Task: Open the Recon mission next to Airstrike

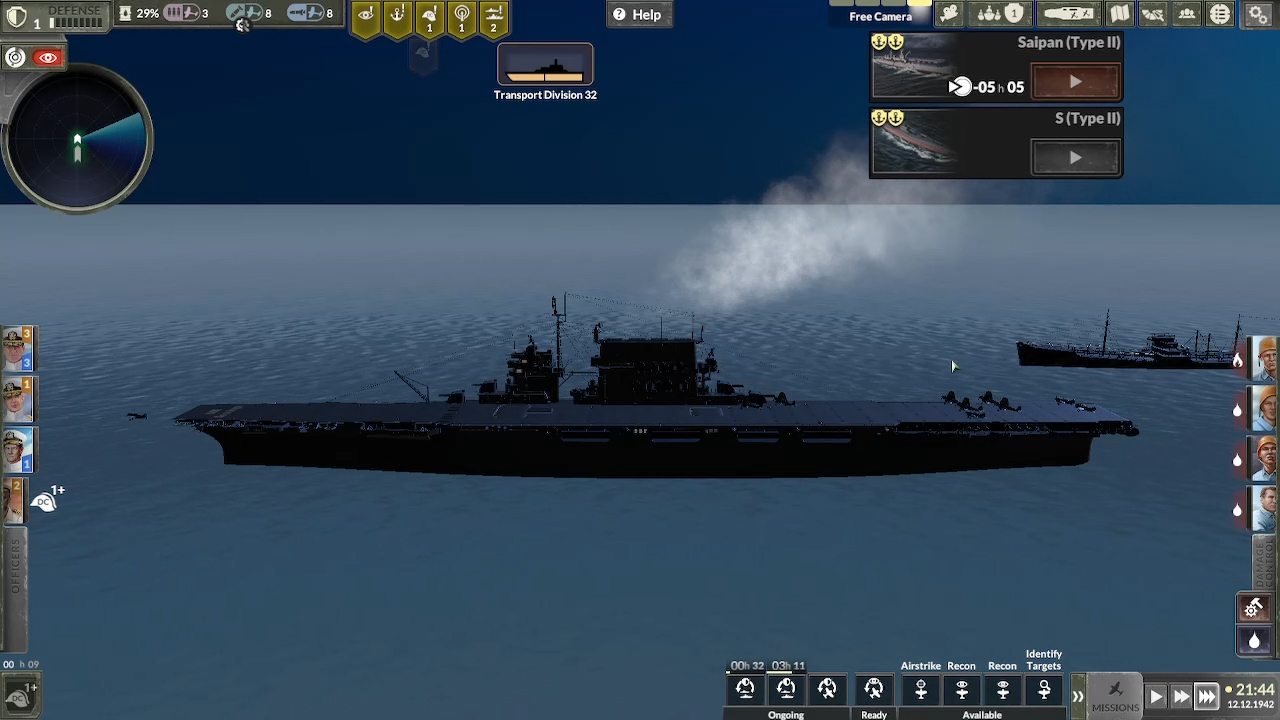Action: tap(961, 690)
